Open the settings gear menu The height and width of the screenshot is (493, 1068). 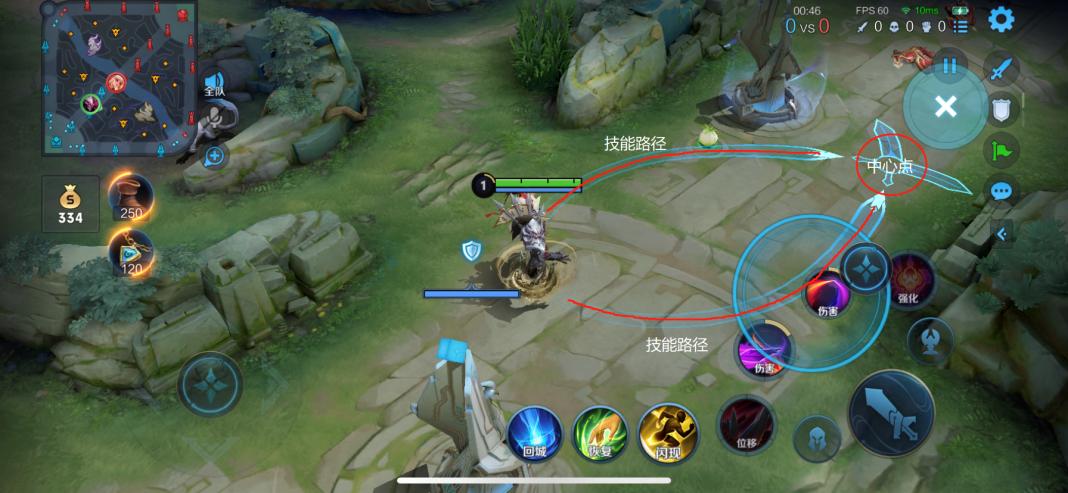point(1000,19)
